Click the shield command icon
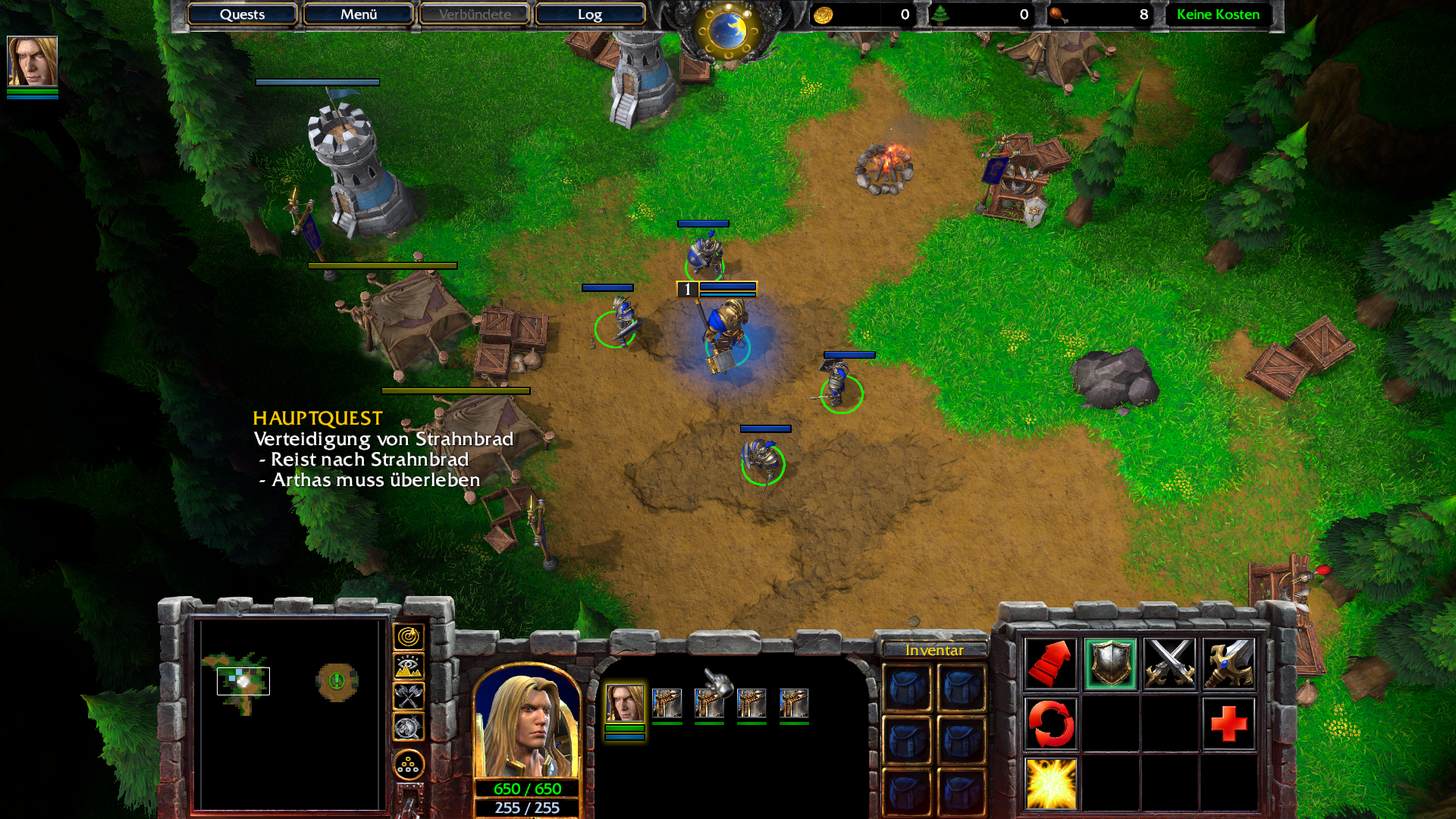This screenshot has height=819, width=1456. click(x=1110, y=664)
